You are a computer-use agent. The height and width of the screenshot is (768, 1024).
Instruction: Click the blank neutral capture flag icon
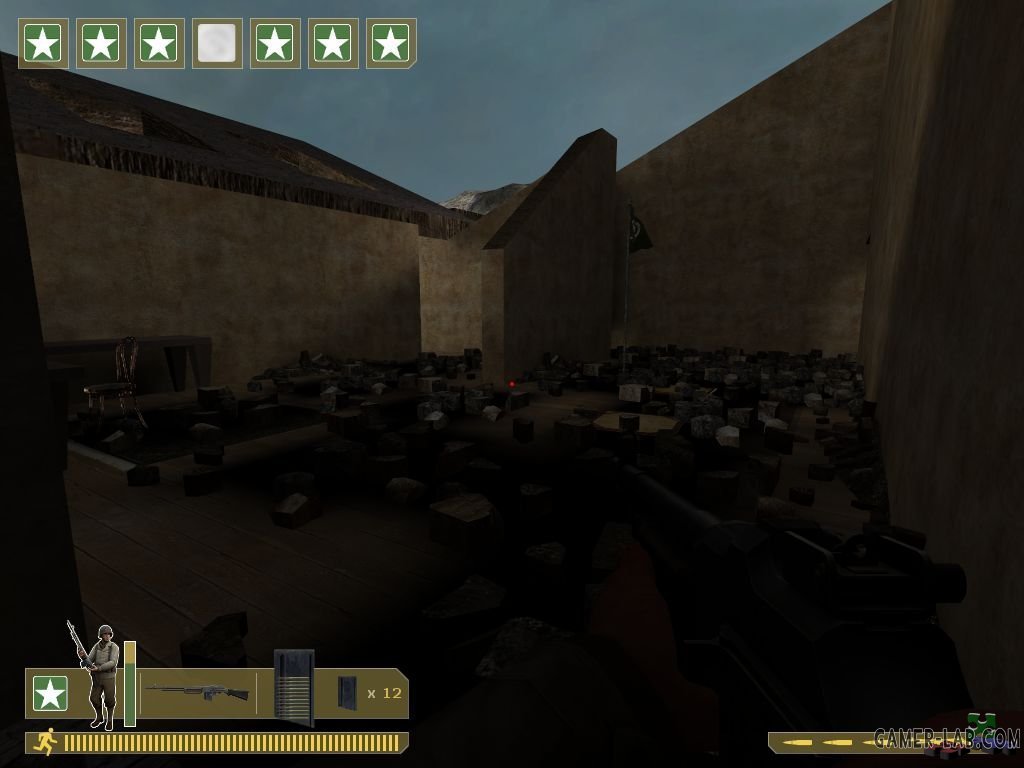pos(217,44)
